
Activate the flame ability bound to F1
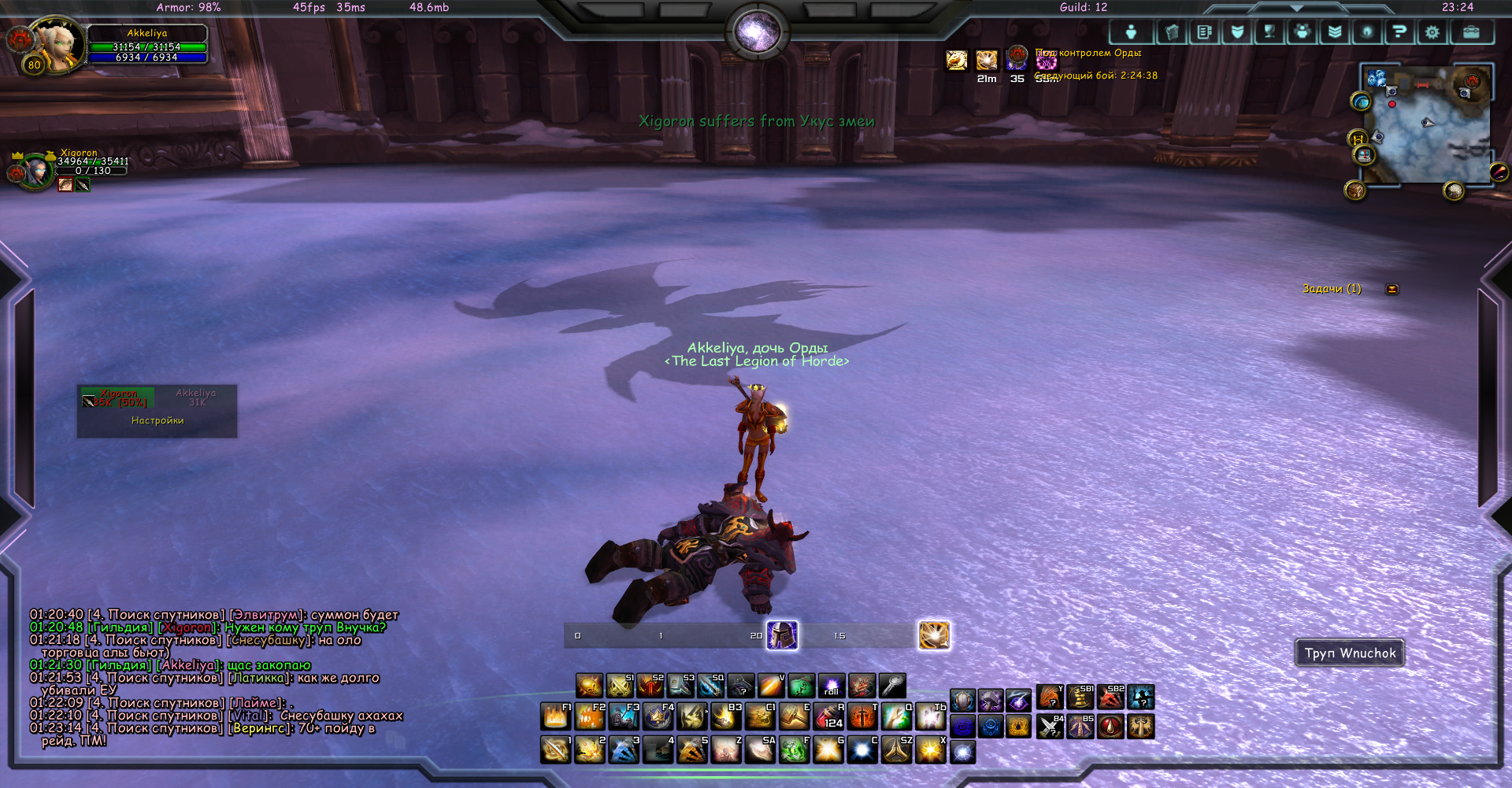pyautogui.click(x=556, y=717)
